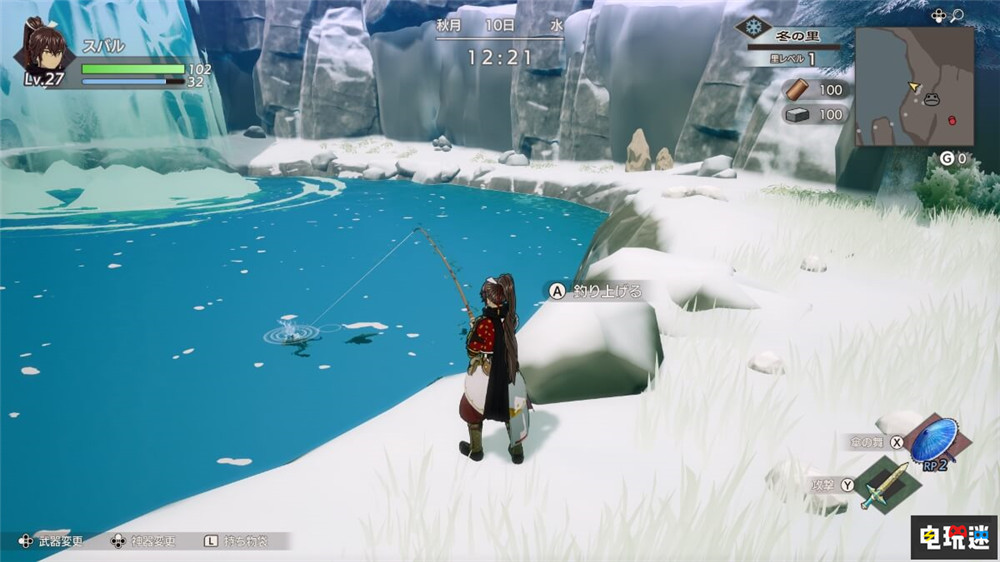The height and width of the screenshot is (562, 1000).
Task: Click the 电玩迷 watermark logo
Action: point(954,538)
